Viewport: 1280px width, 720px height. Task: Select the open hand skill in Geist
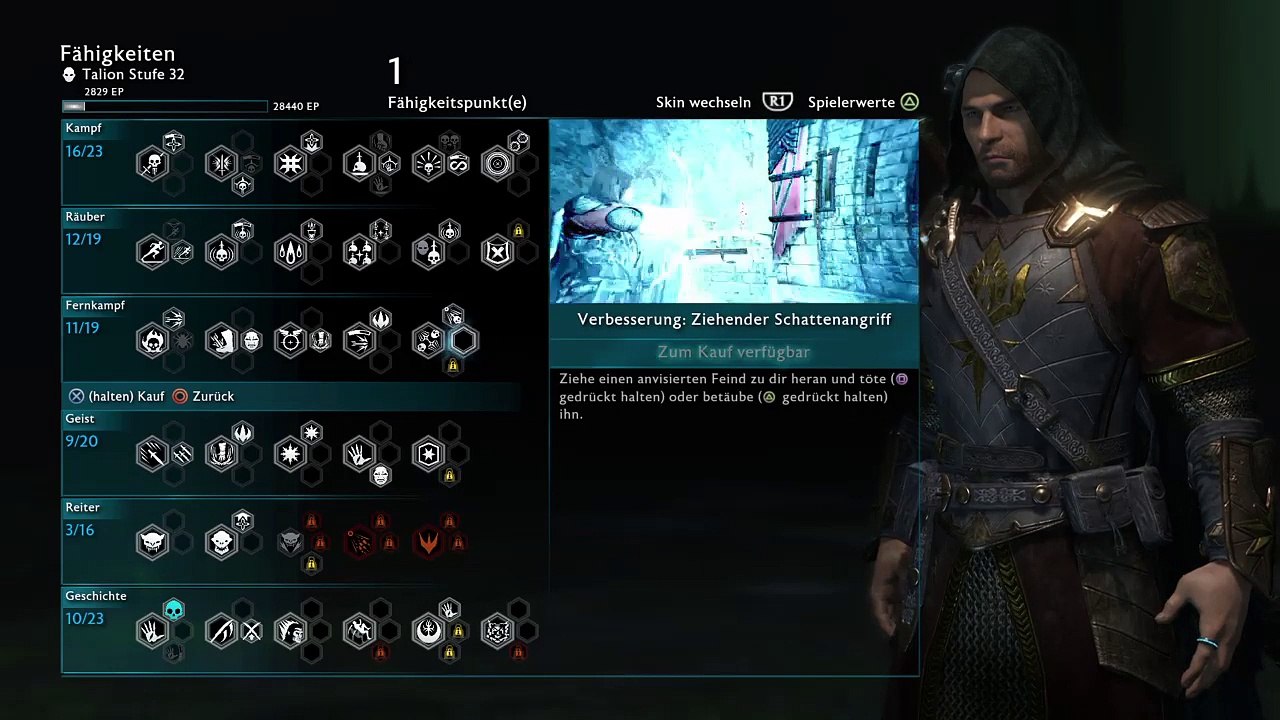point(359,454)
